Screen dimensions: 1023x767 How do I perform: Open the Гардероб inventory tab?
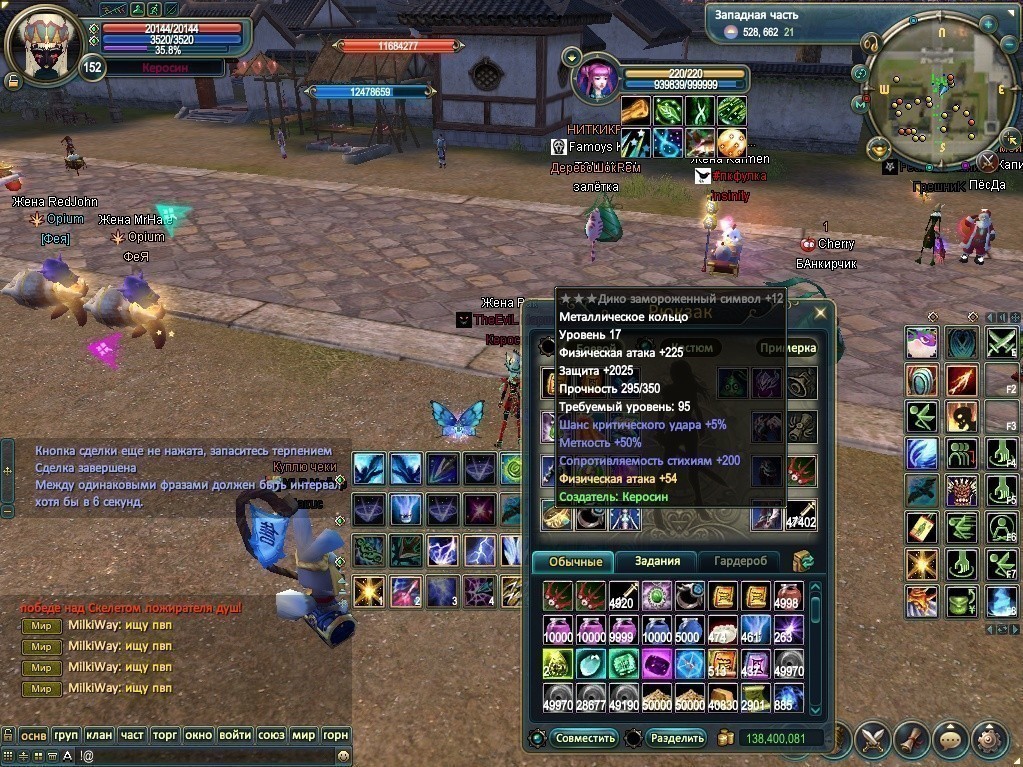(x=739, y=561)
